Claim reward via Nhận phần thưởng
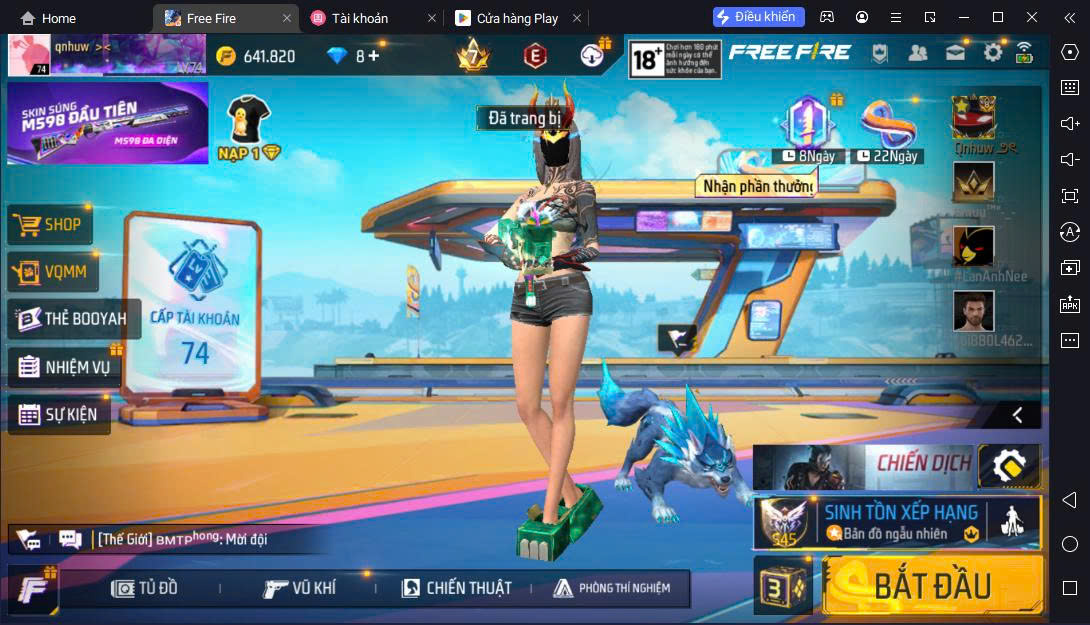The height and width of the screenshot is (625, 1090). tap(756, 186)
